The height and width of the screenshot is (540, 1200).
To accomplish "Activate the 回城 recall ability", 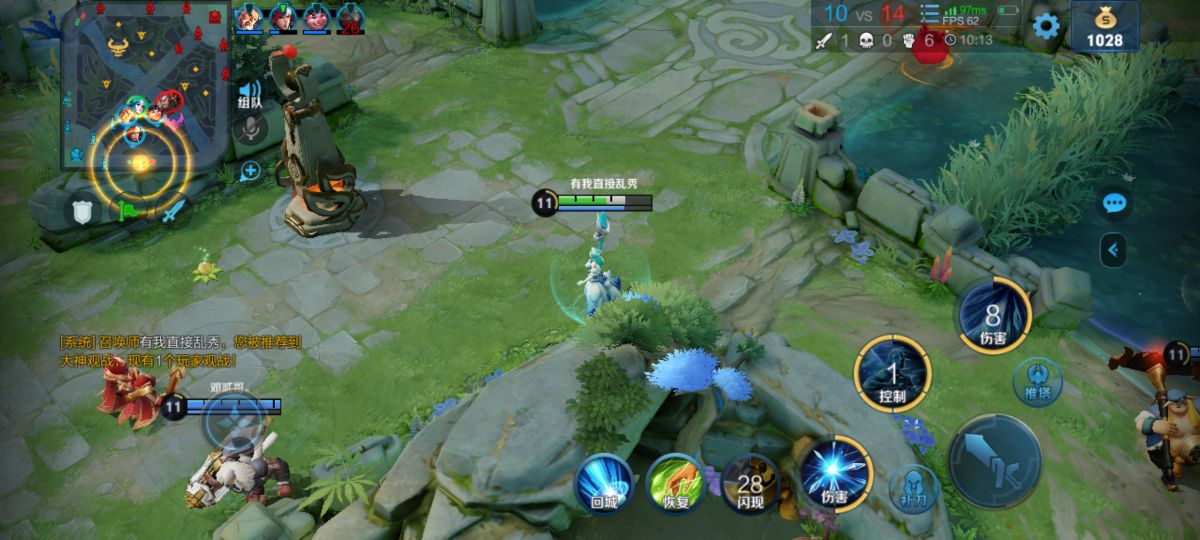I will pos(604,483).
